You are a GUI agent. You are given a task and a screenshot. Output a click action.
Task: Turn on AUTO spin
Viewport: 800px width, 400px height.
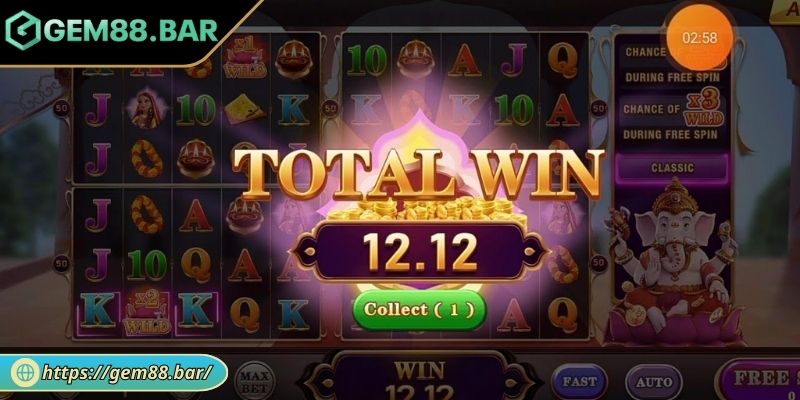654,381
